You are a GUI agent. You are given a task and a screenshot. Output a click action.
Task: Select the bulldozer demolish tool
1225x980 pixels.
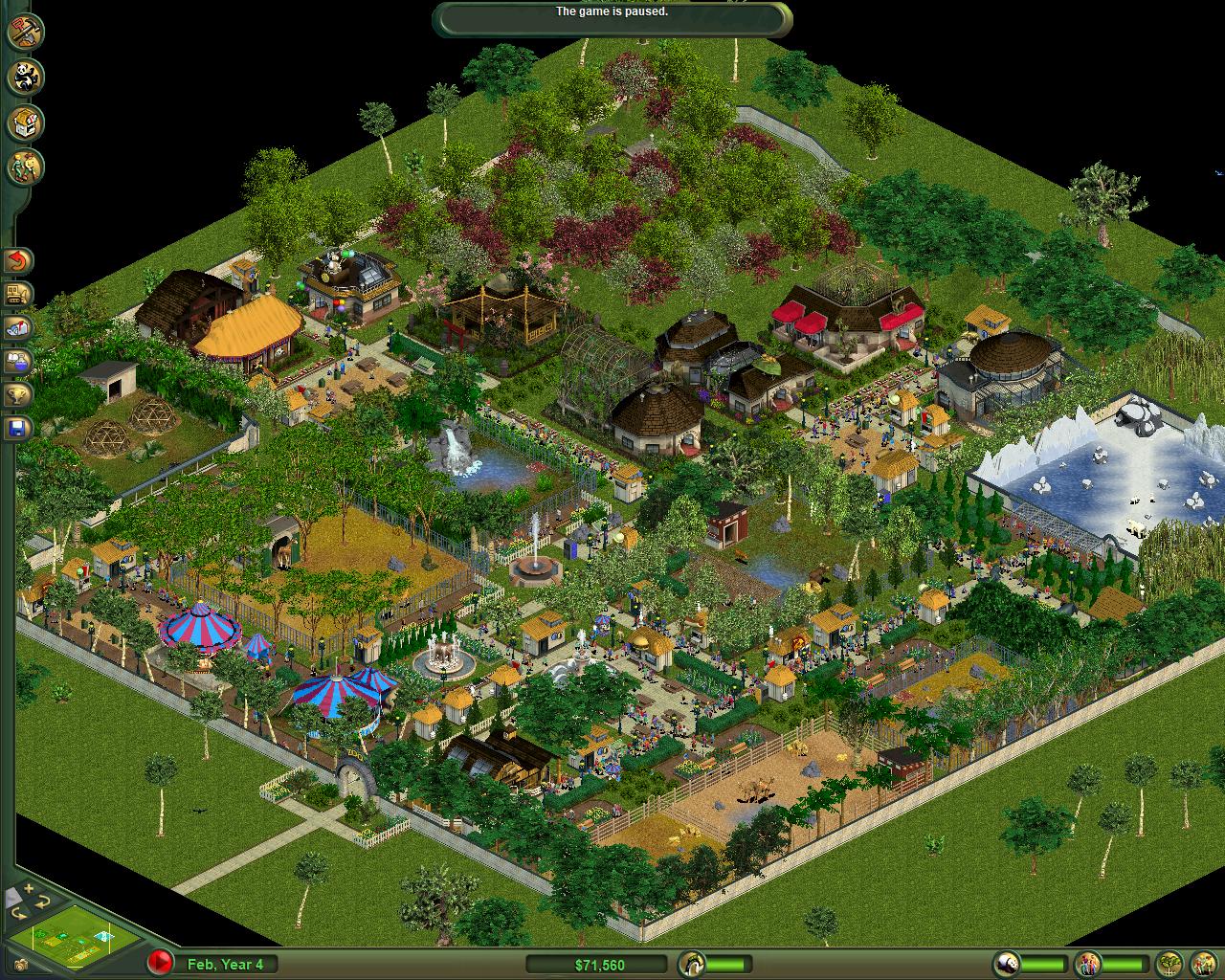tap(17, 293)
